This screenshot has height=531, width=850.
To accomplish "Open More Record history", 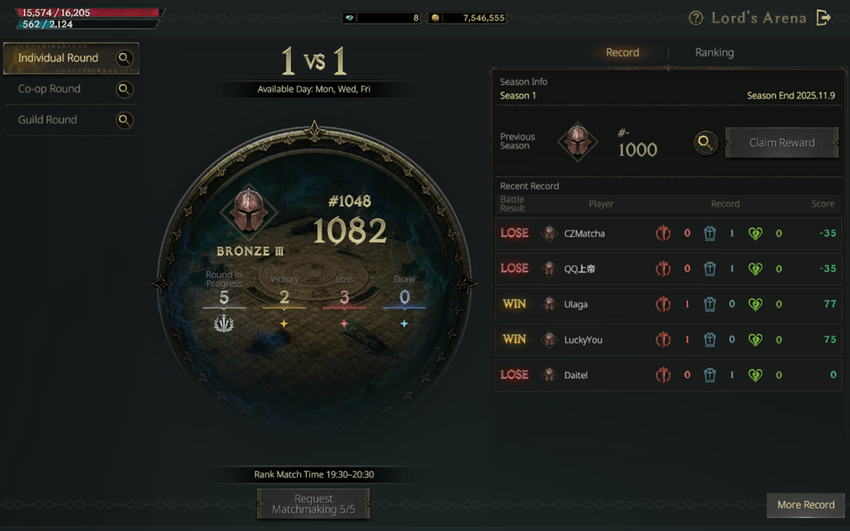I will click(805, 505).
